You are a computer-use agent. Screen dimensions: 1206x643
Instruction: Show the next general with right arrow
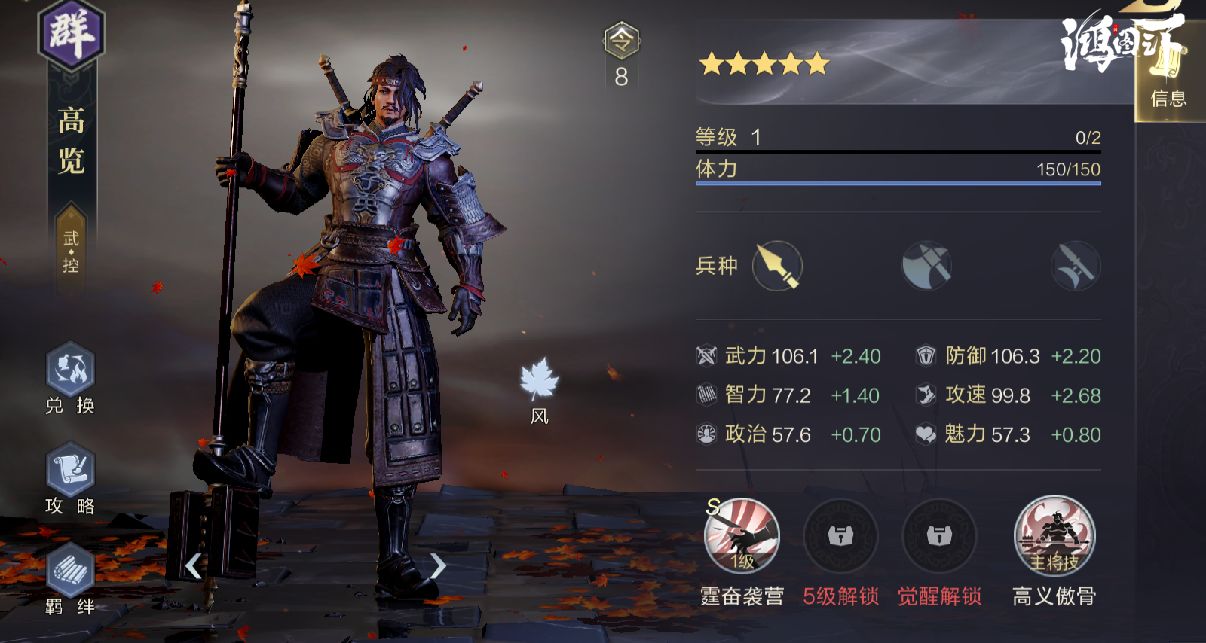(x=438, y=566)
